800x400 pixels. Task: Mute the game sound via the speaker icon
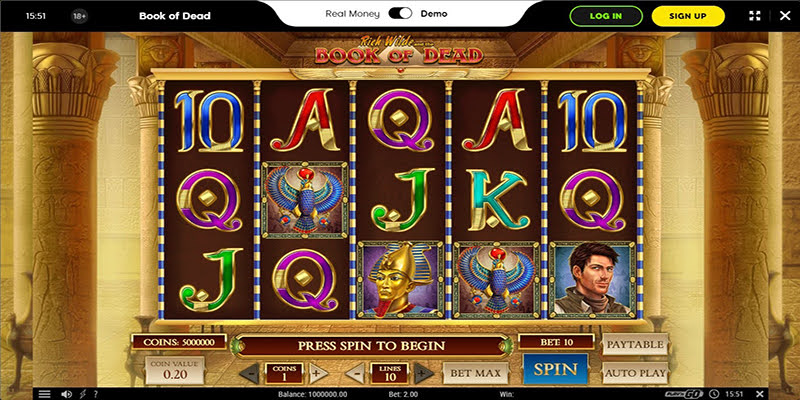(65, 394)
